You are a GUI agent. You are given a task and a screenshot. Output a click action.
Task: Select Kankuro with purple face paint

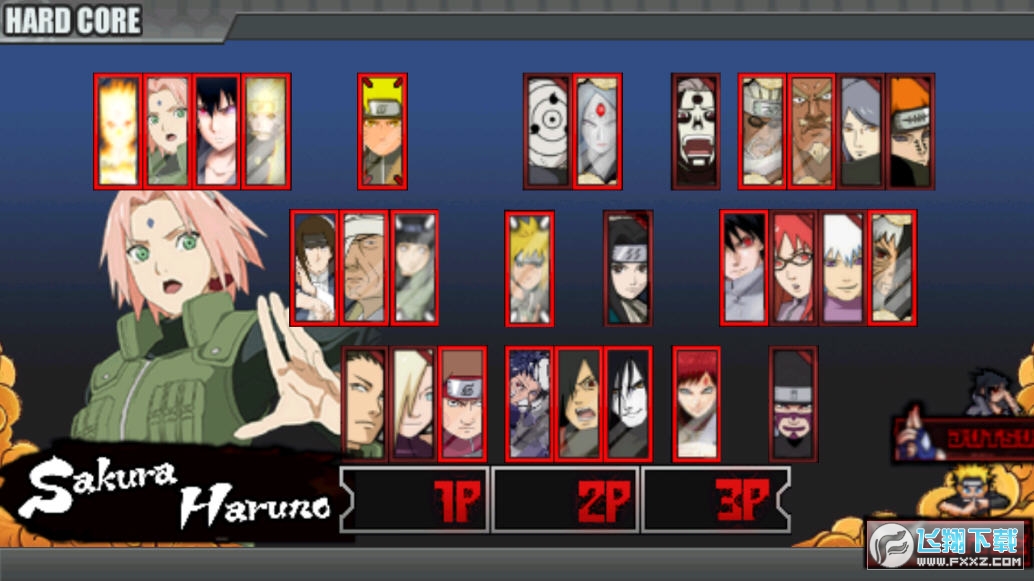(793, 404)
